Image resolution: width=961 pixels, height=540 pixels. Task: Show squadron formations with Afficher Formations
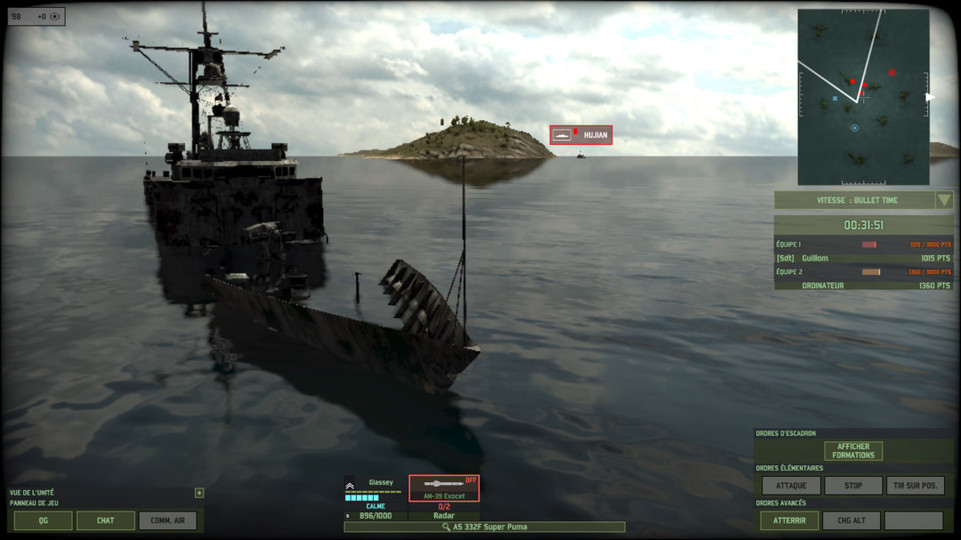(x=853, y=451)
